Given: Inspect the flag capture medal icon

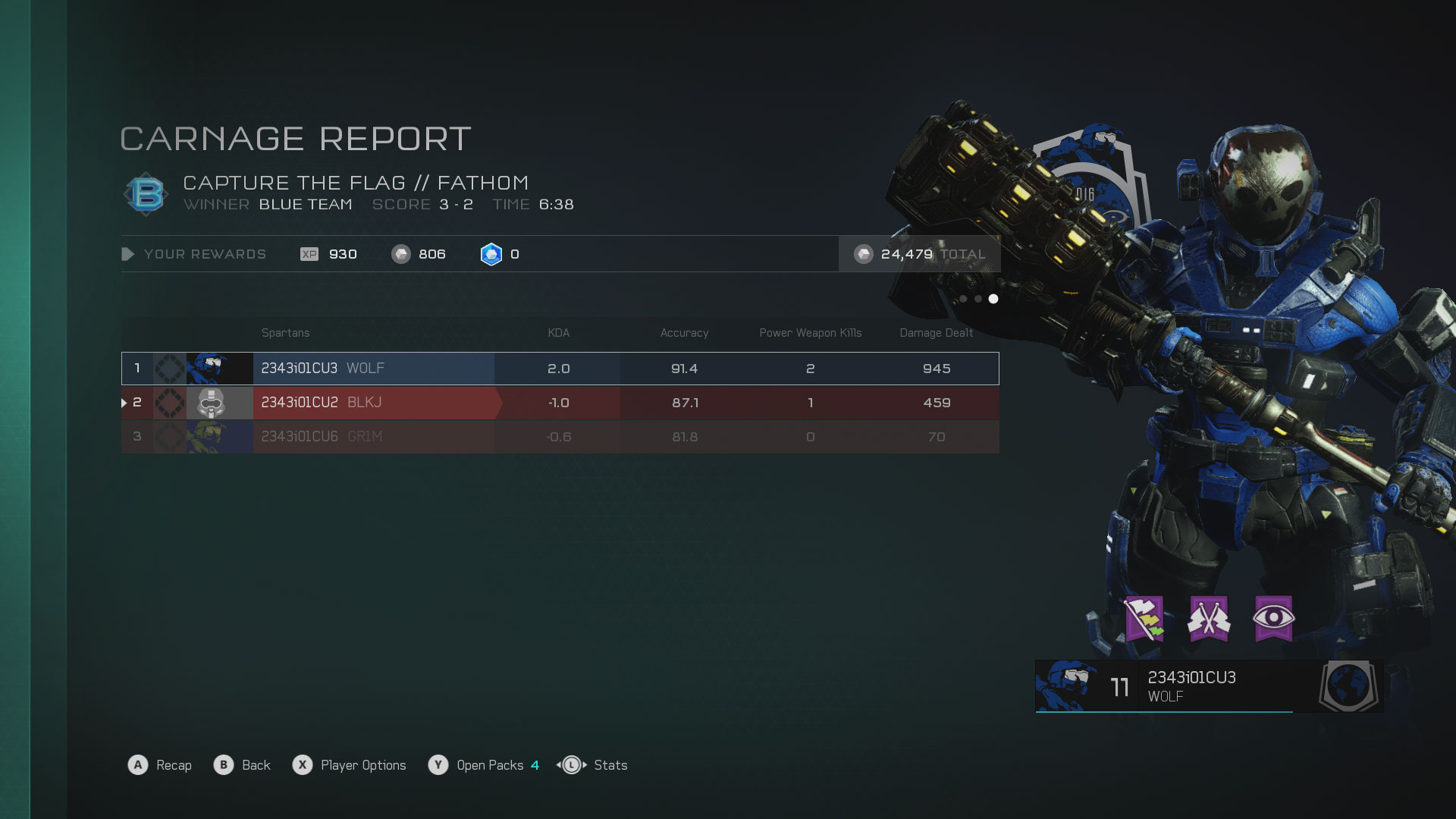Looking at the screenshot, I should pyautogui.click(x=1144, y=619).
